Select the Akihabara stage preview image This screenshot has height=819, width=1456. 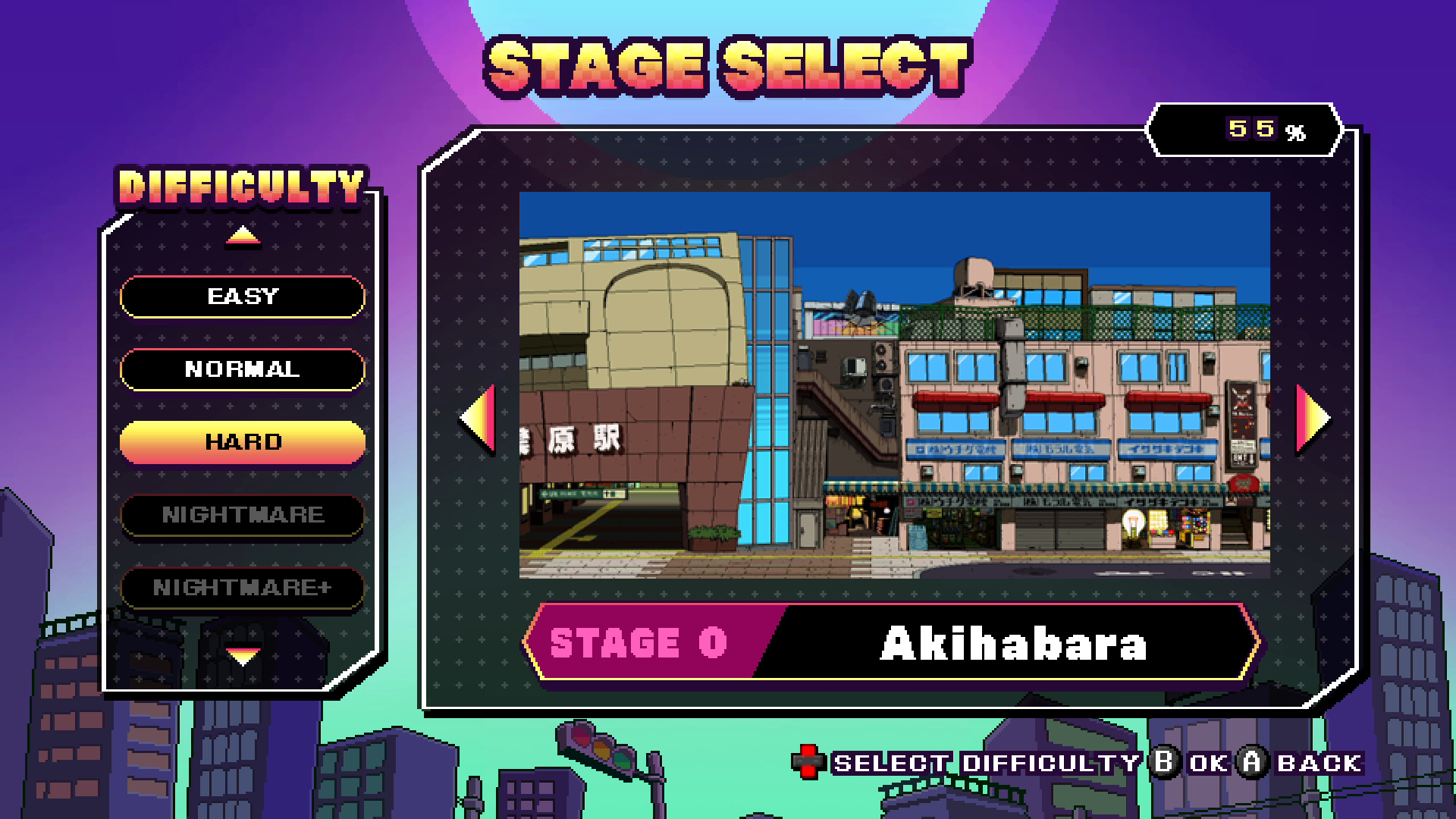tap(894, 384)
